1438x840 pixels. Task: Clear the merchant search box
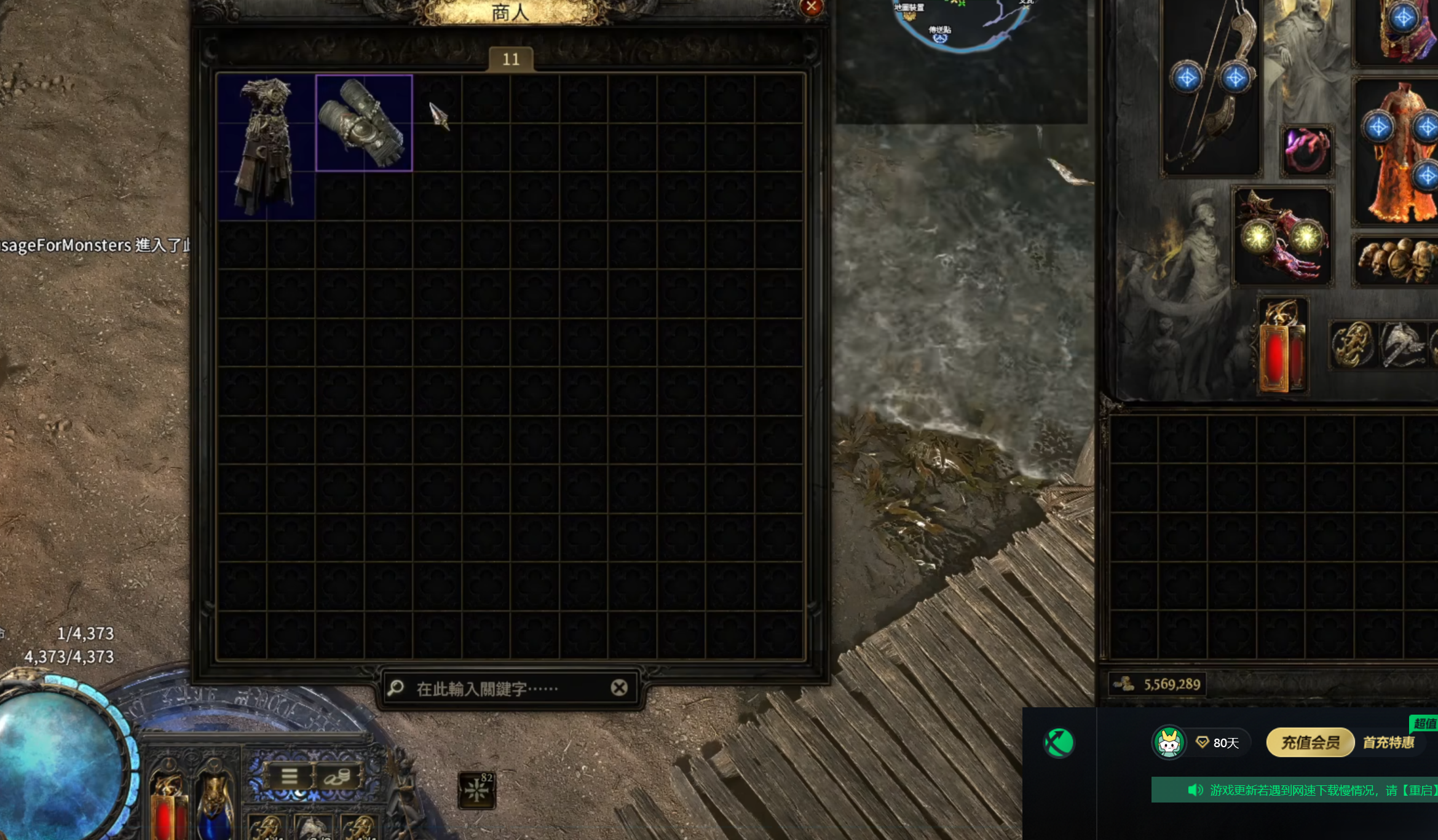(x=619, y=688)
